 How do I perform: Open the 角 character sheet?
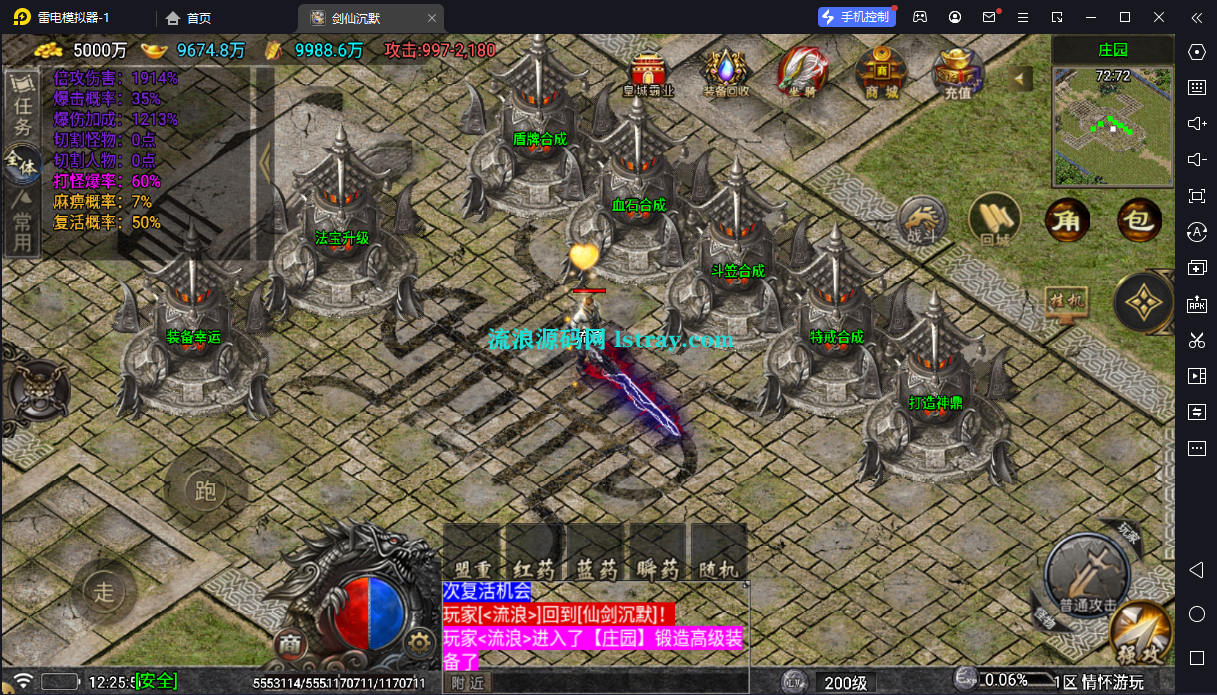1067,220
